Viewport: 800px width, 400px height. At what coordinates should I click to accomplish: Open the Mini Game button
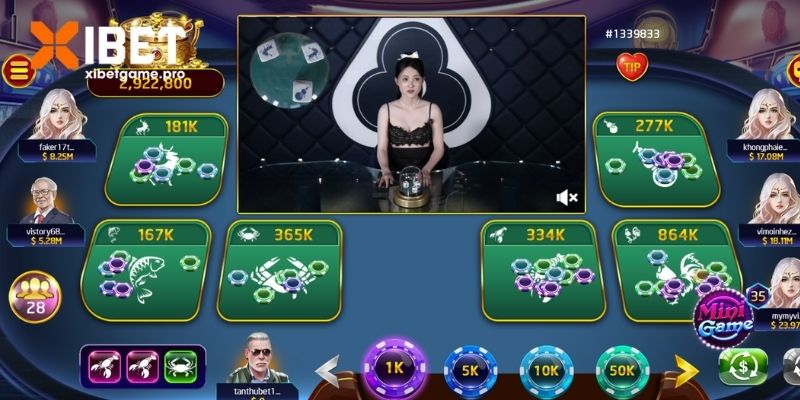(725, 318)
